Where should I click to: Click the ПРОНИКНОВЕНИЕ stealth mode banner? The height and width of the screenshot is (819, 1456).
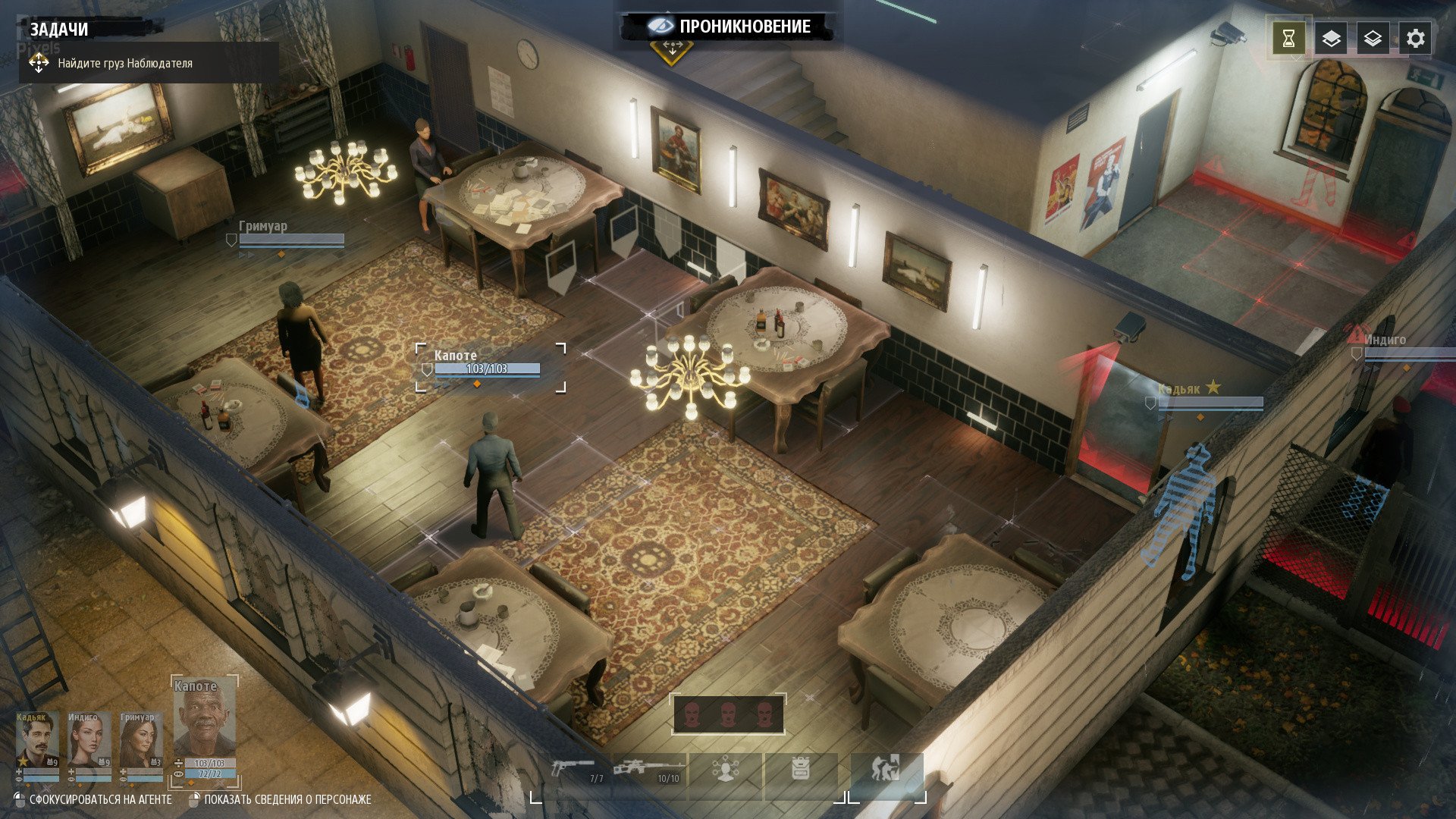click(730, 27)
